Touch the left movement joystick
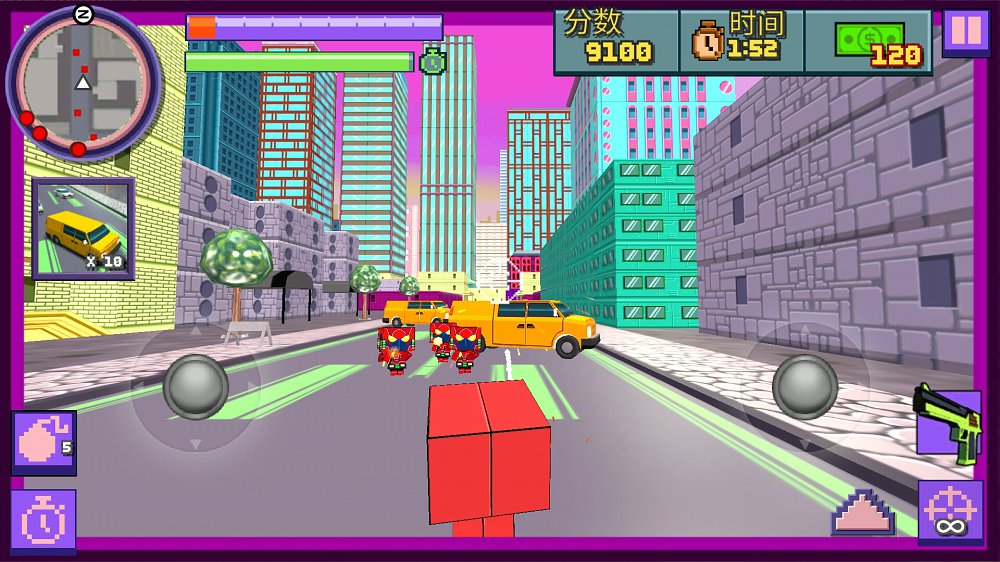 pyautogui.click(x=196, y=386)
